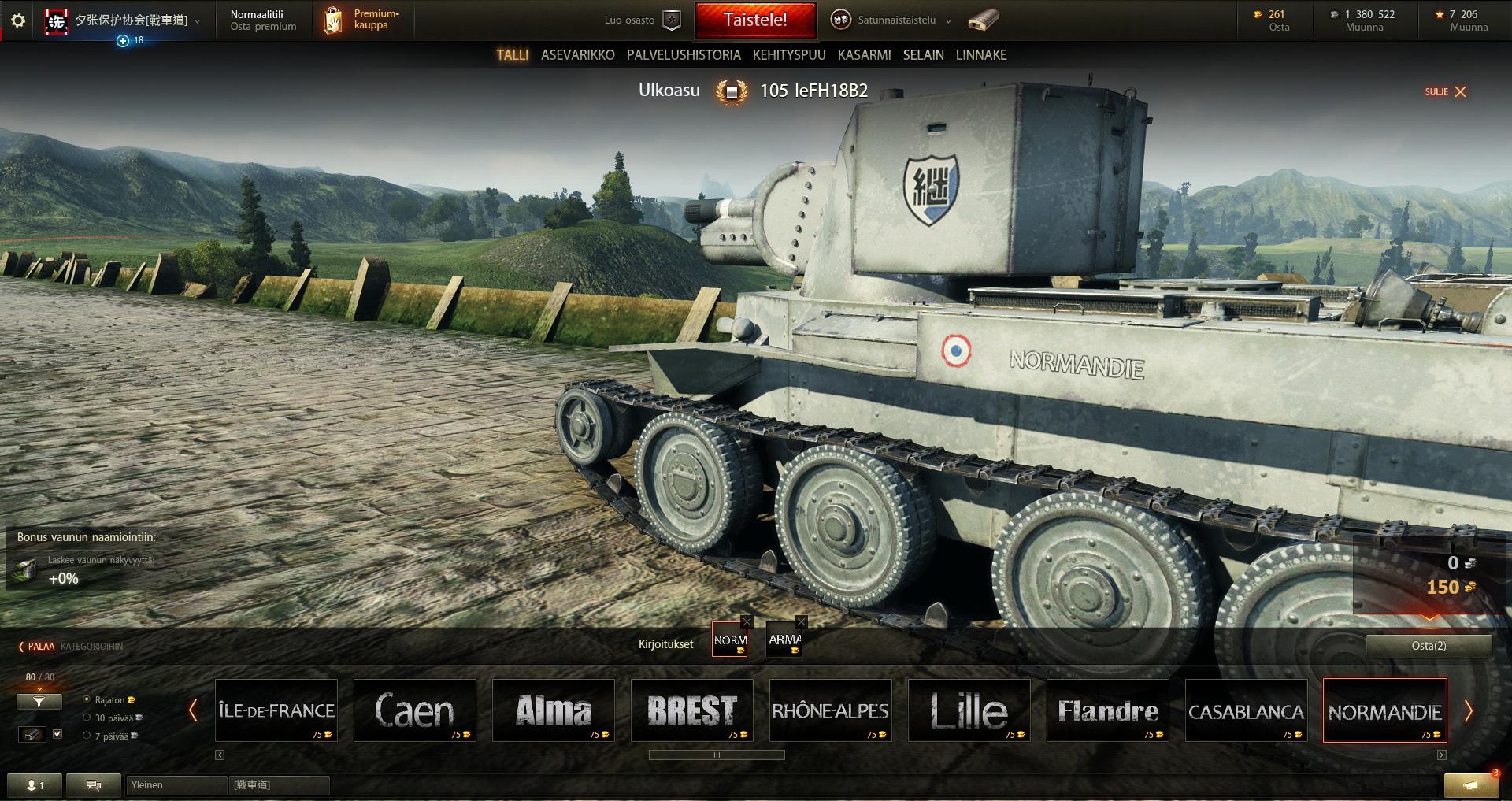
Task: Select the BREST inscription tile
Action: pos(692,710)
